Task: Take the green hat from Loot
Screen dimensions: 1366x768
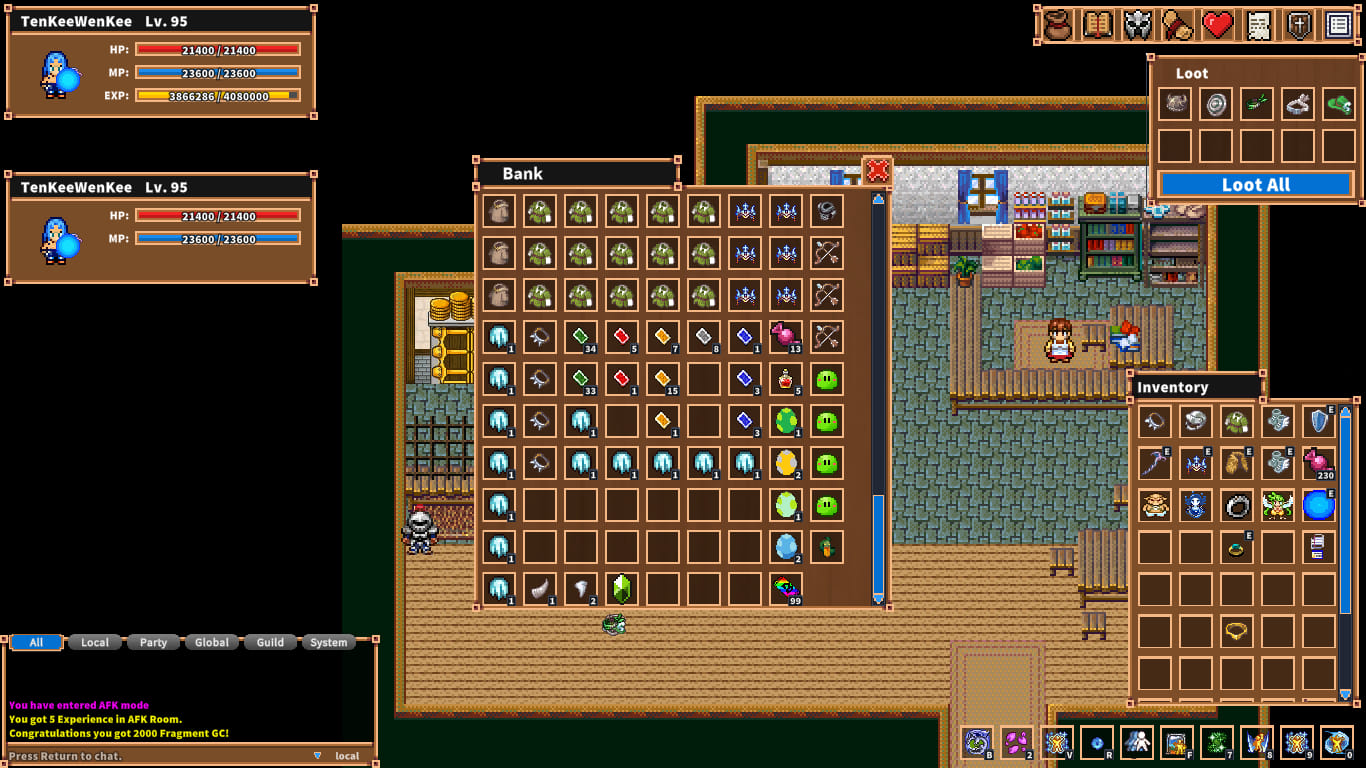Action: (x=1338, y=104)
